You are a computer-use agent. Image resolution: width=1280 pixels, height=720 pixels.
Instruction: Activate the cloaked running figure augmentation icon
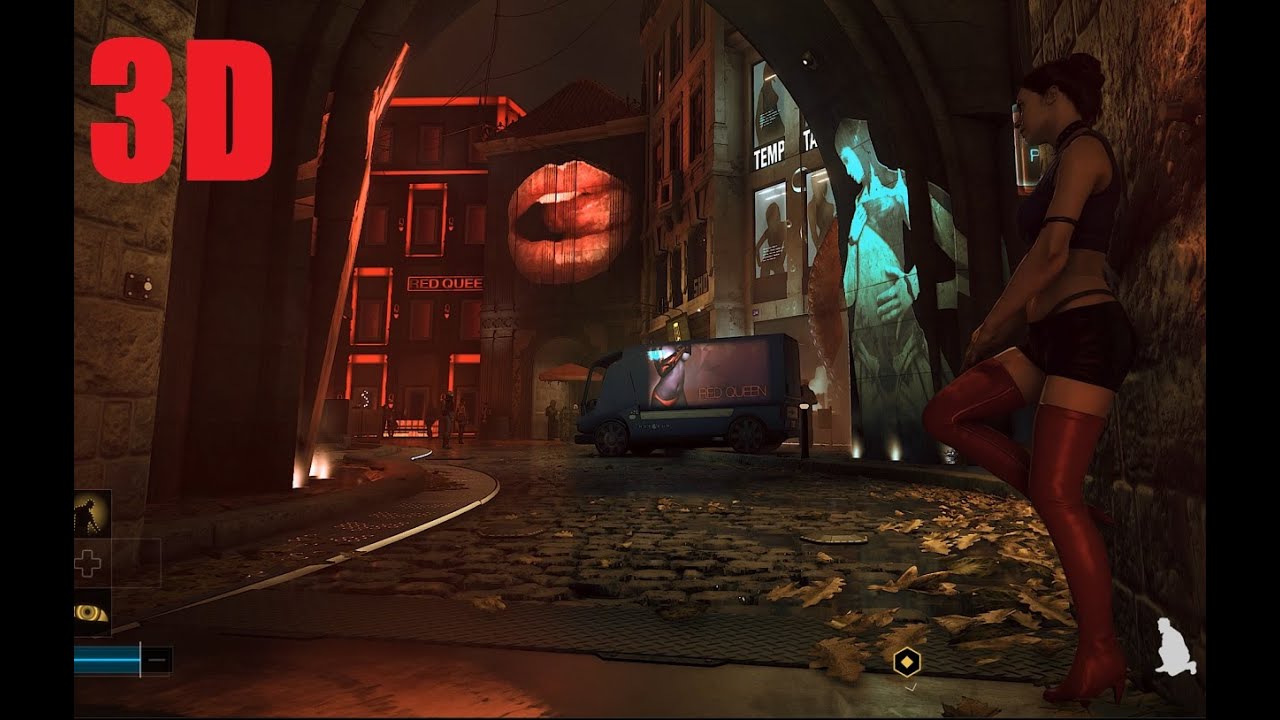tap(91, 514)
